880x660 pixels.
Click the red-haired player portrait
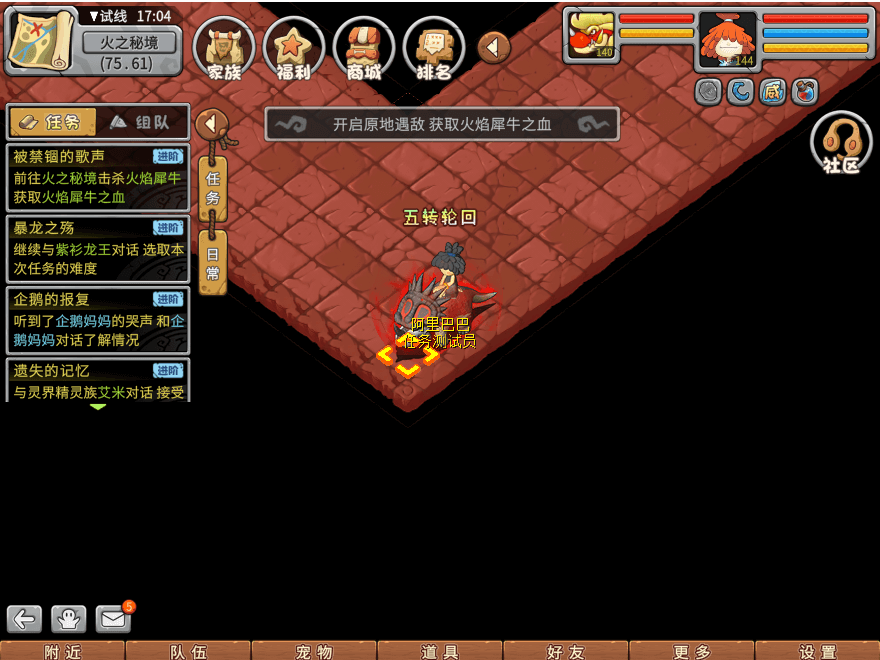click(x=727, y=40)
